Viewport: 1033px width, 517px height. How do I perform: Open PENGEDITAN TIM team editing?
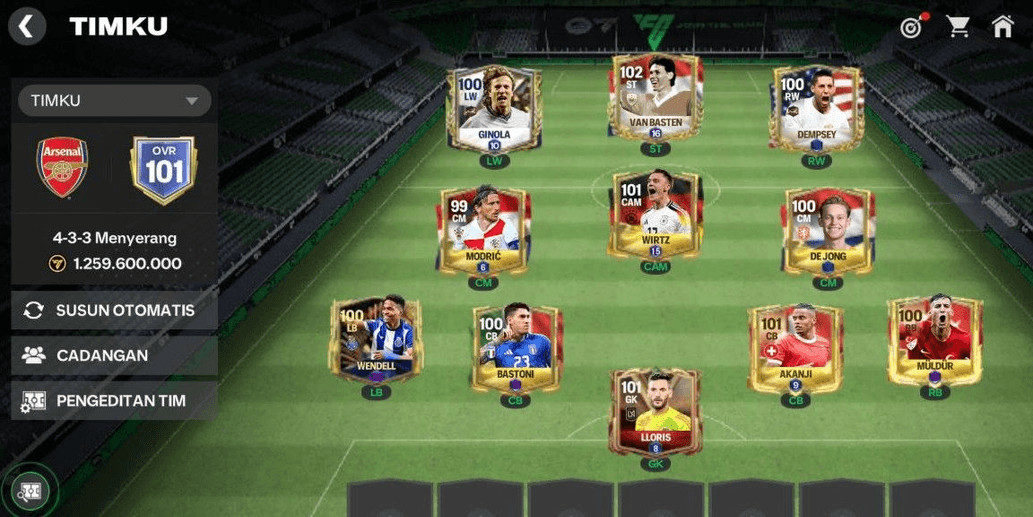[x=114, y=401]
